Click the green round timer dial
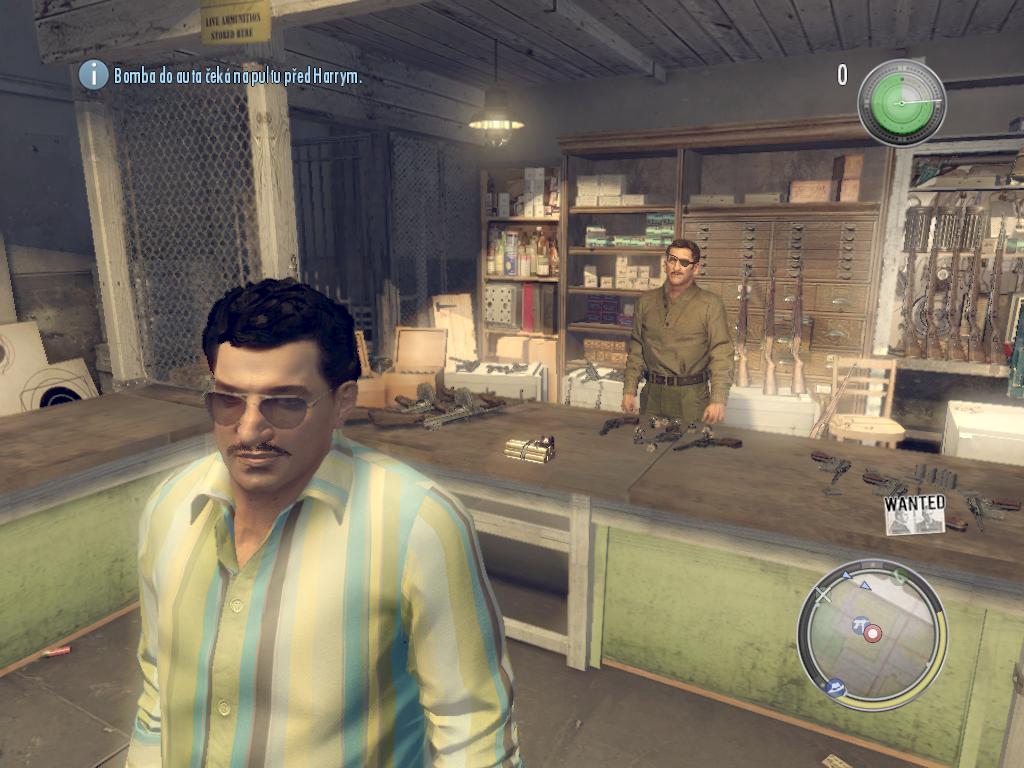 click(x=901, y=102)
